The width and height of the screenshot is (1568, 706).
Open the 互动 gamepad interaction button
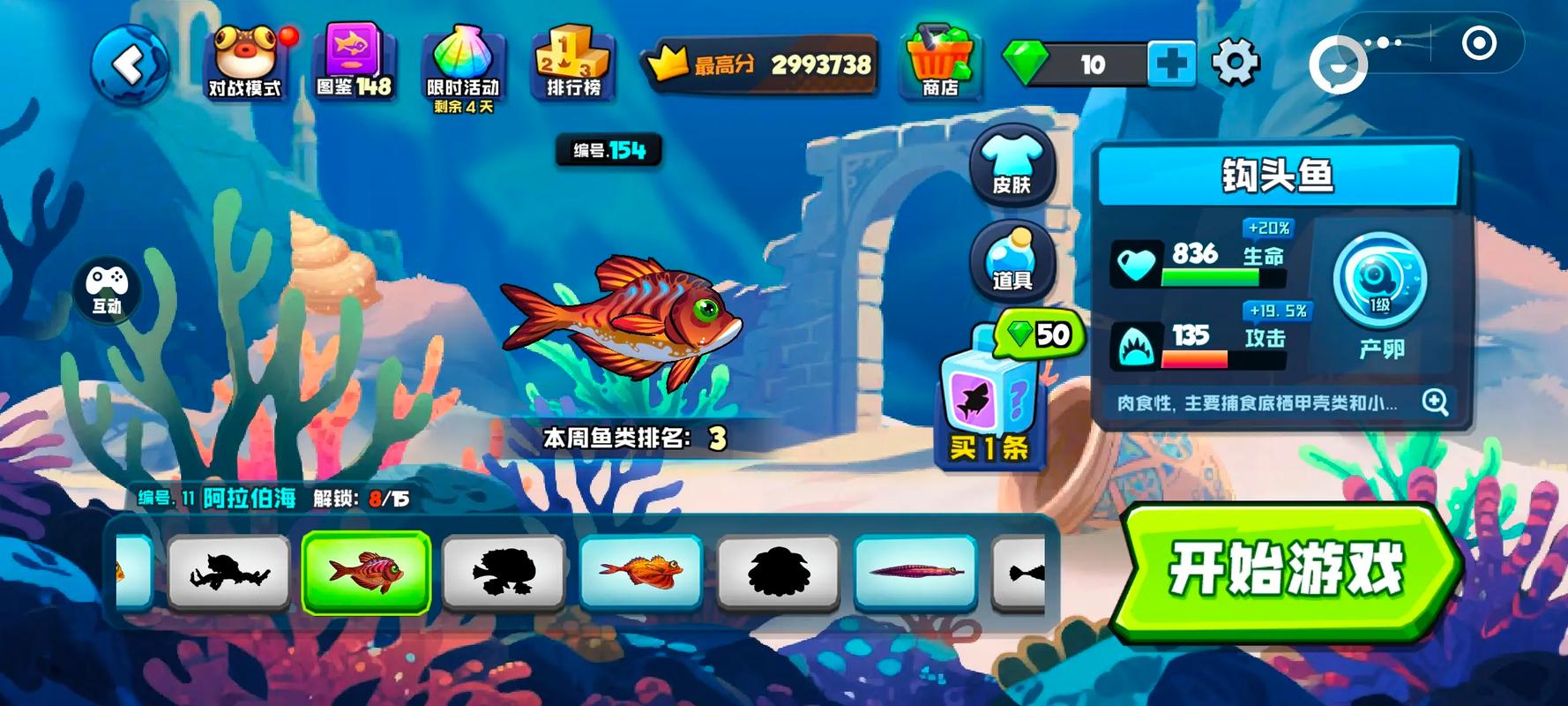point(108,289)
